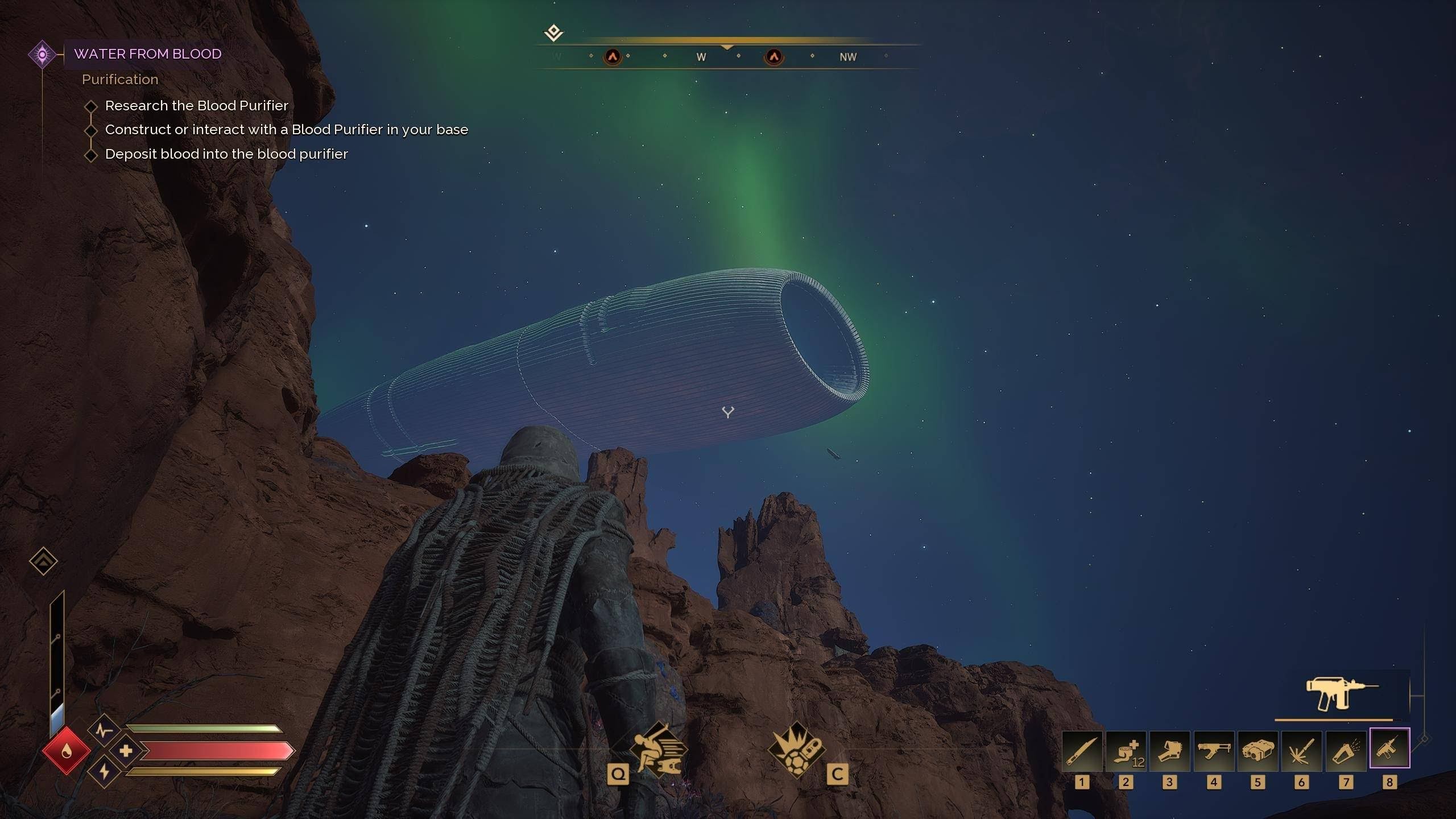Equip the long-barreled rifle in hotbar slot 4
This screenshot has width=1456, height=819.
point(1213,751)
